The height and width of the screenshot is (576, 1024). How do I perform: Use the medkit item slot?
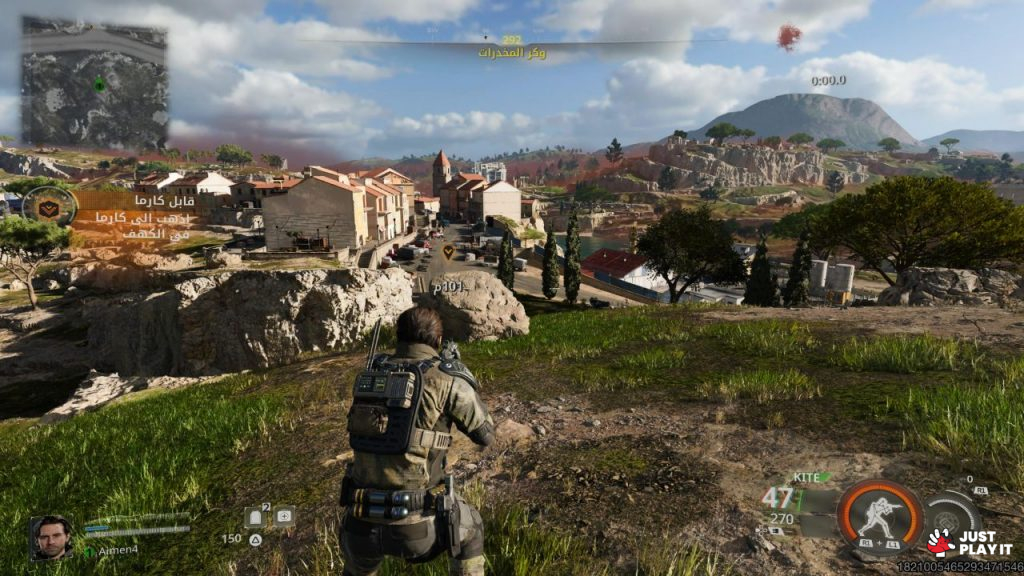[284, 517]
